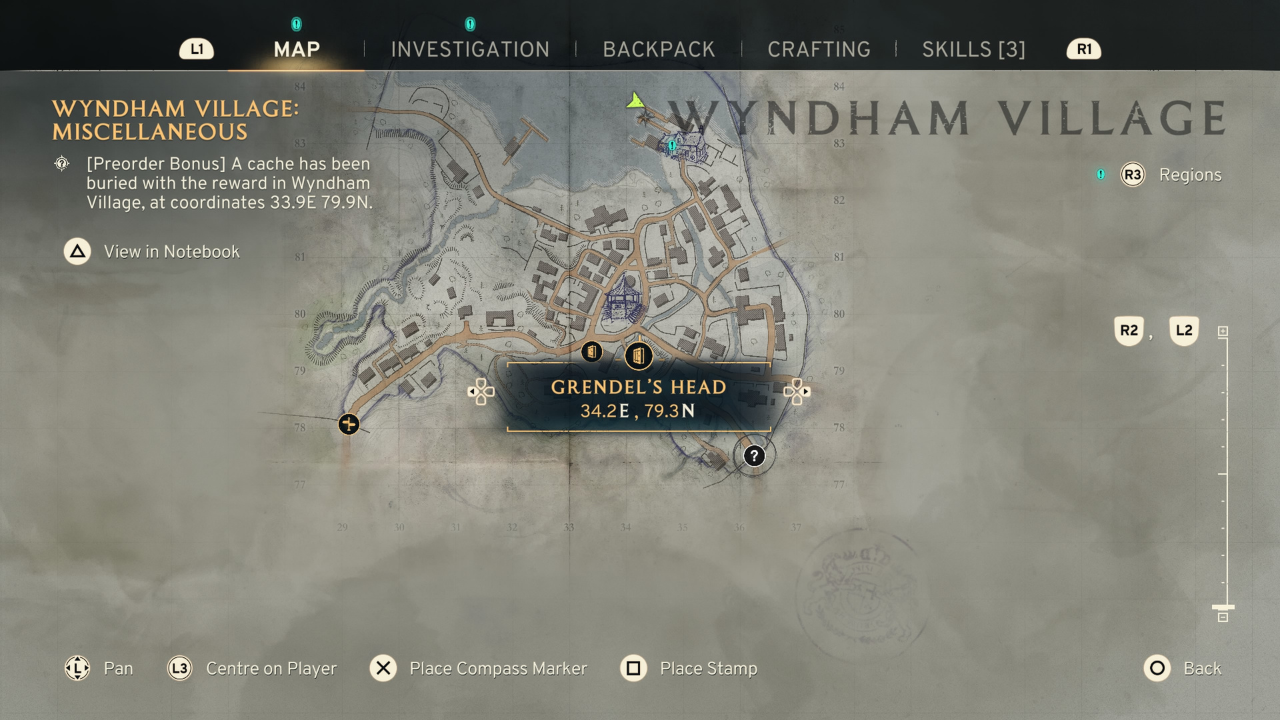
Task: Select the Back option
Action: point(1201,668)
